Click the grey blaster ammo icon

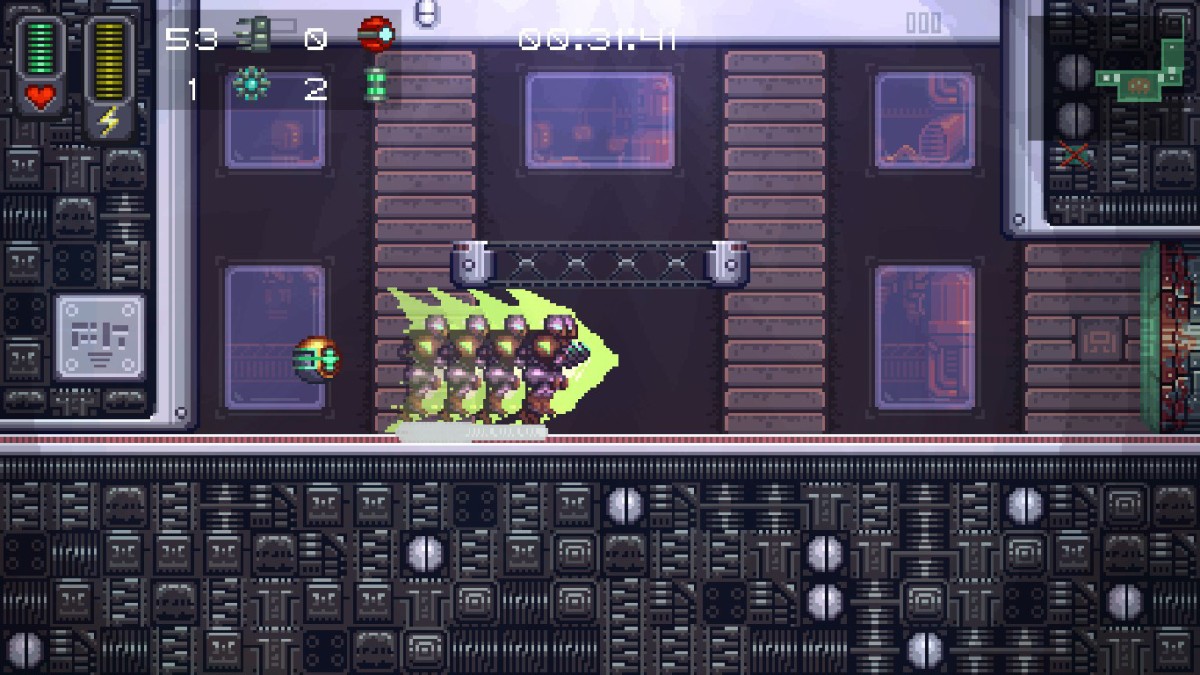click(253, 37)
